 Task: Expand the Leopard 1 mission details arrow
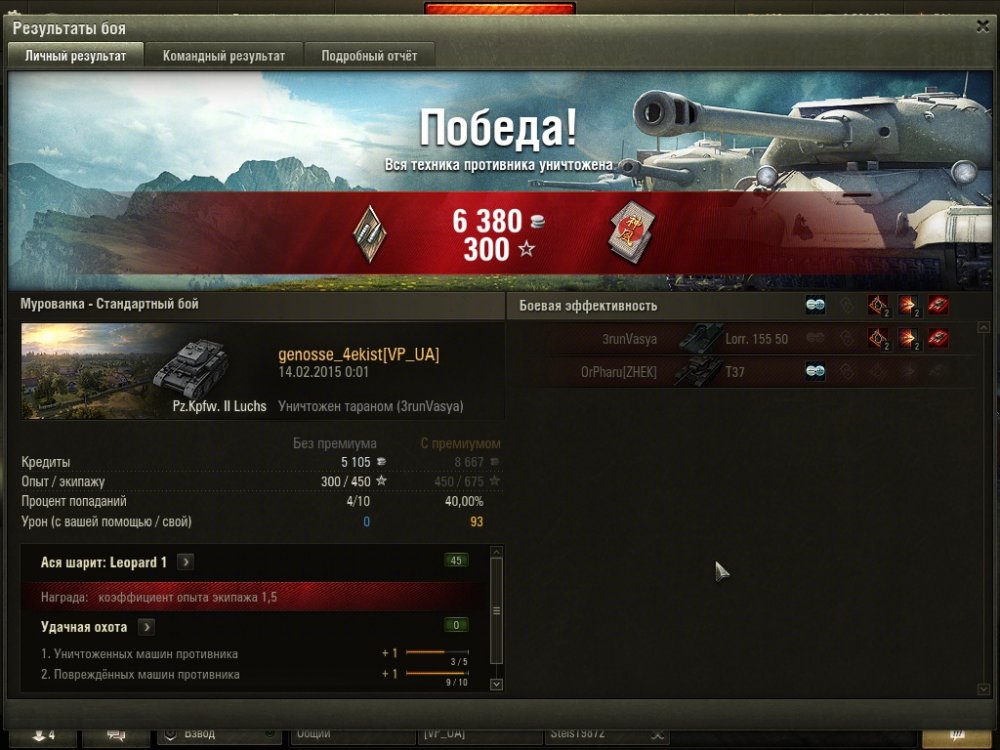[x=186, y=562]
